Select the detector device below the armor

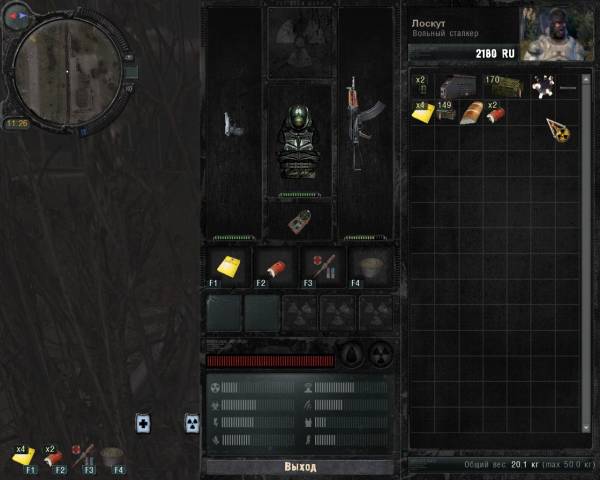299,221
